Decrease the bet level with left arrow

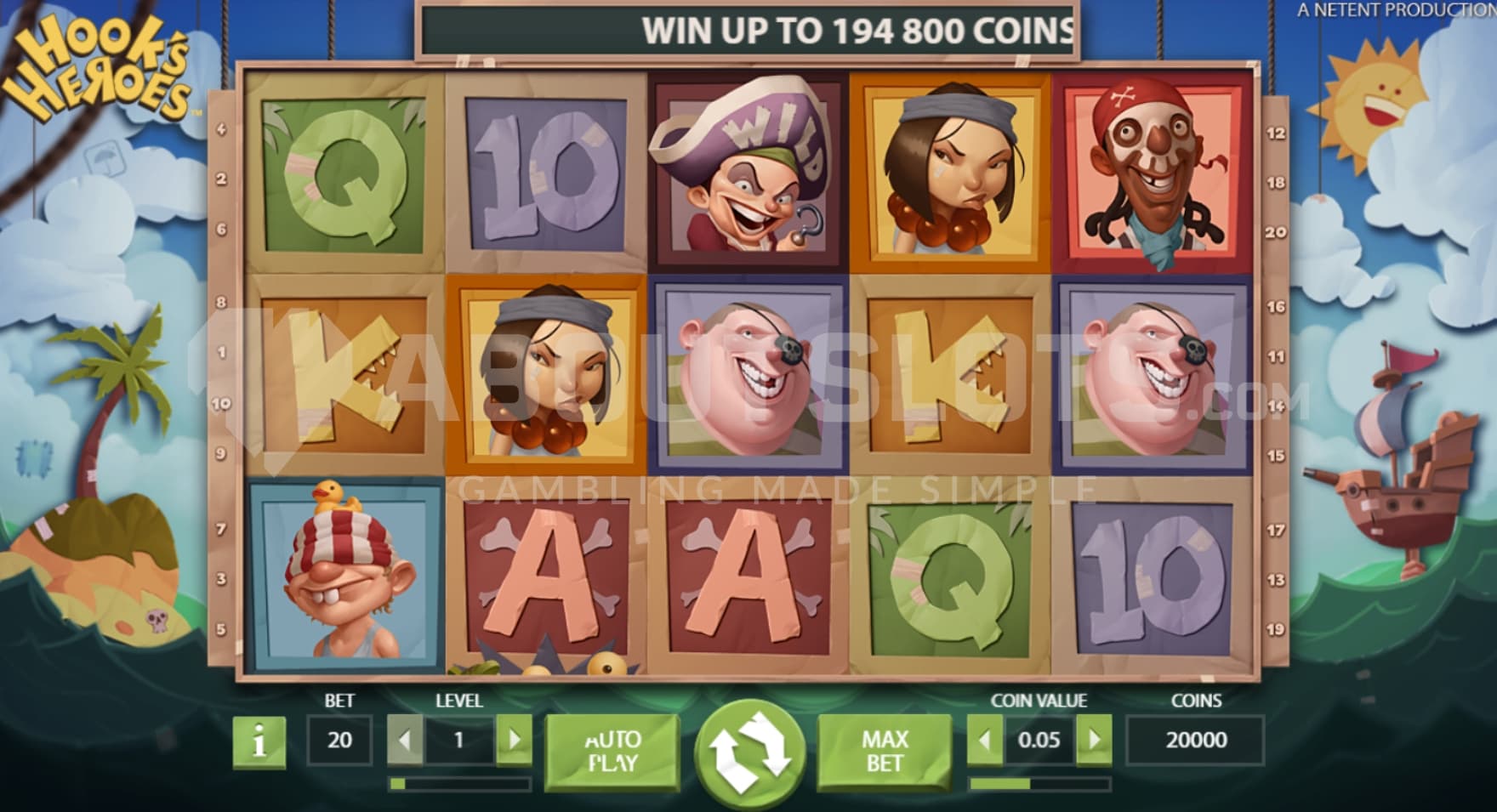coord(405,740)
